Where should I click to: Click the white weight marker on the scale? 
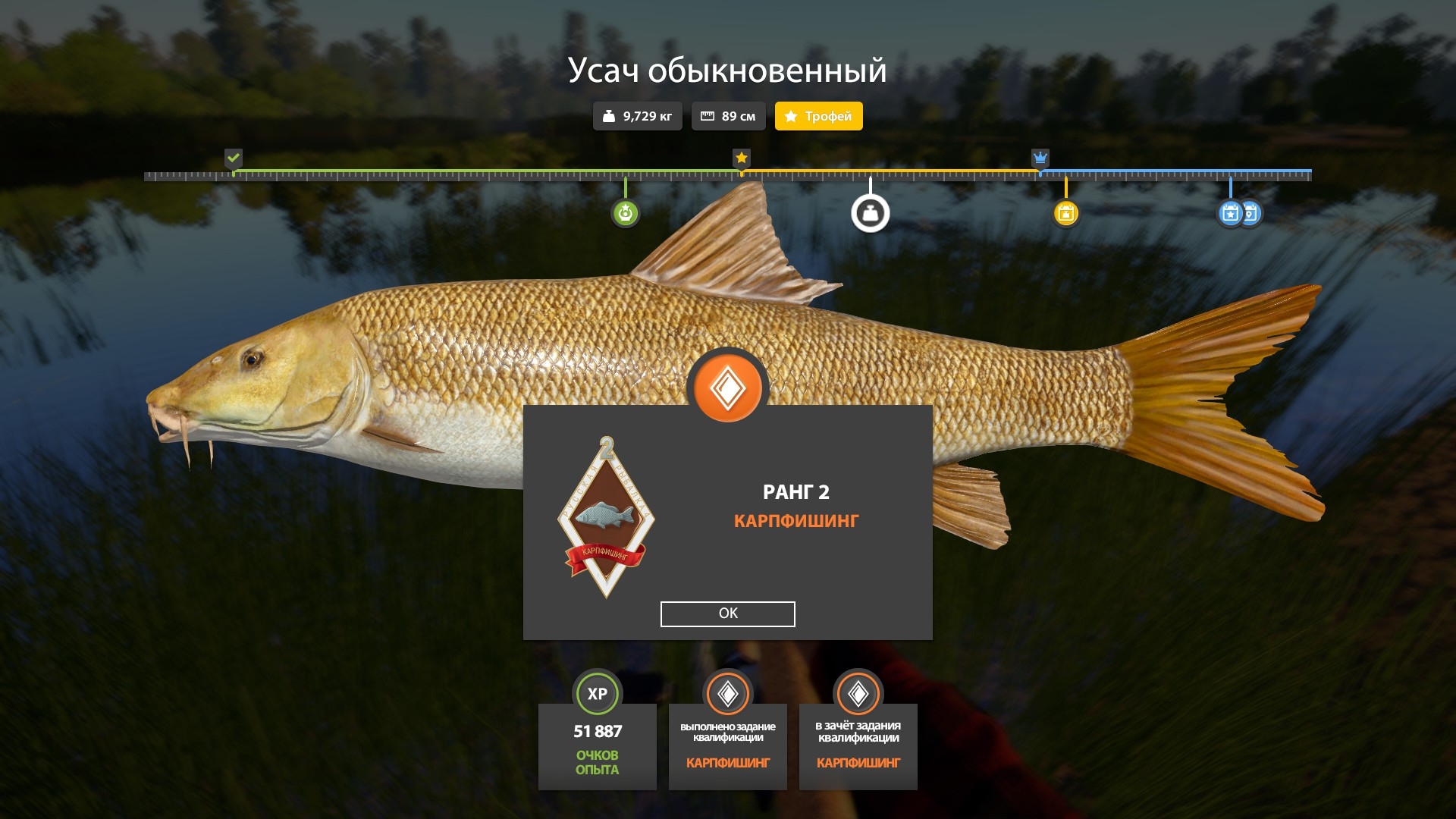(870, 214)
